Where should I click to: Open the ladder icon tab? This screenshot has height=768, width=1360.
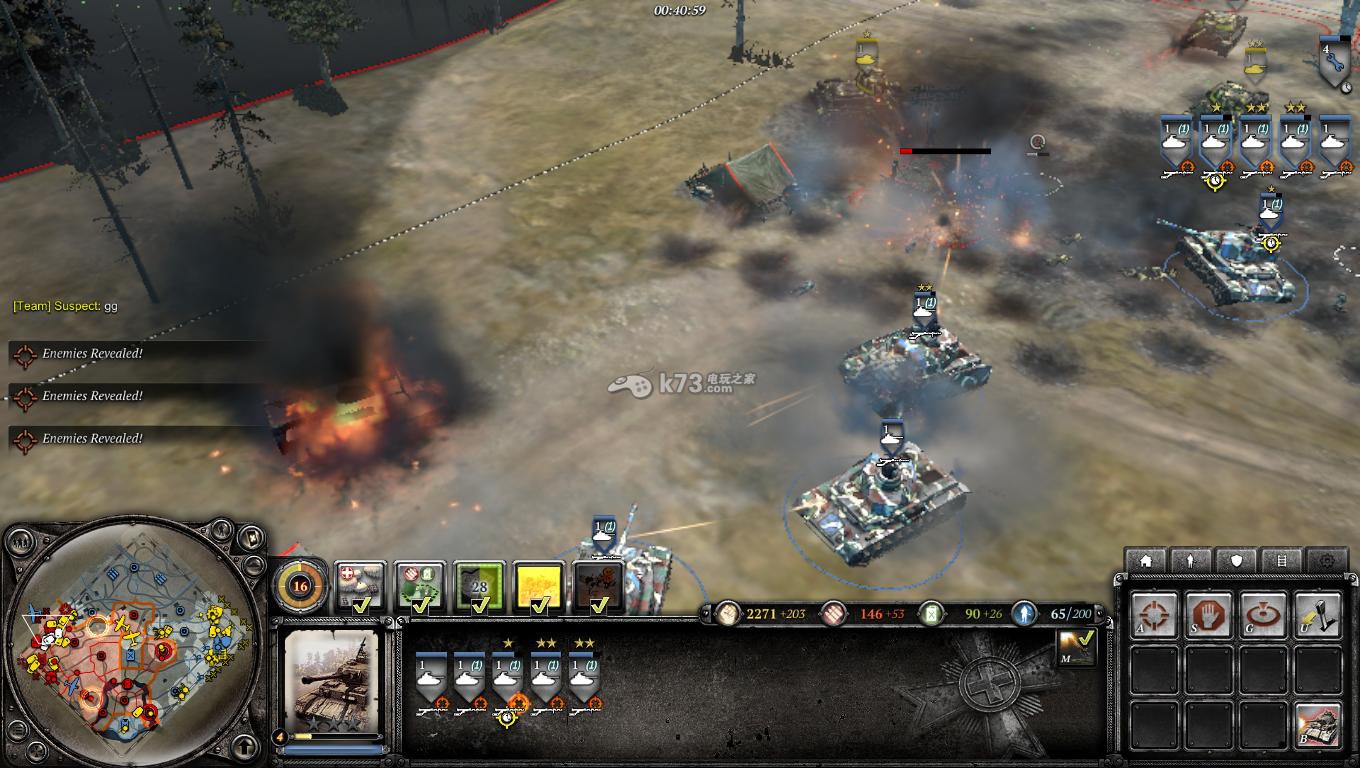(x=1282, y=561)
